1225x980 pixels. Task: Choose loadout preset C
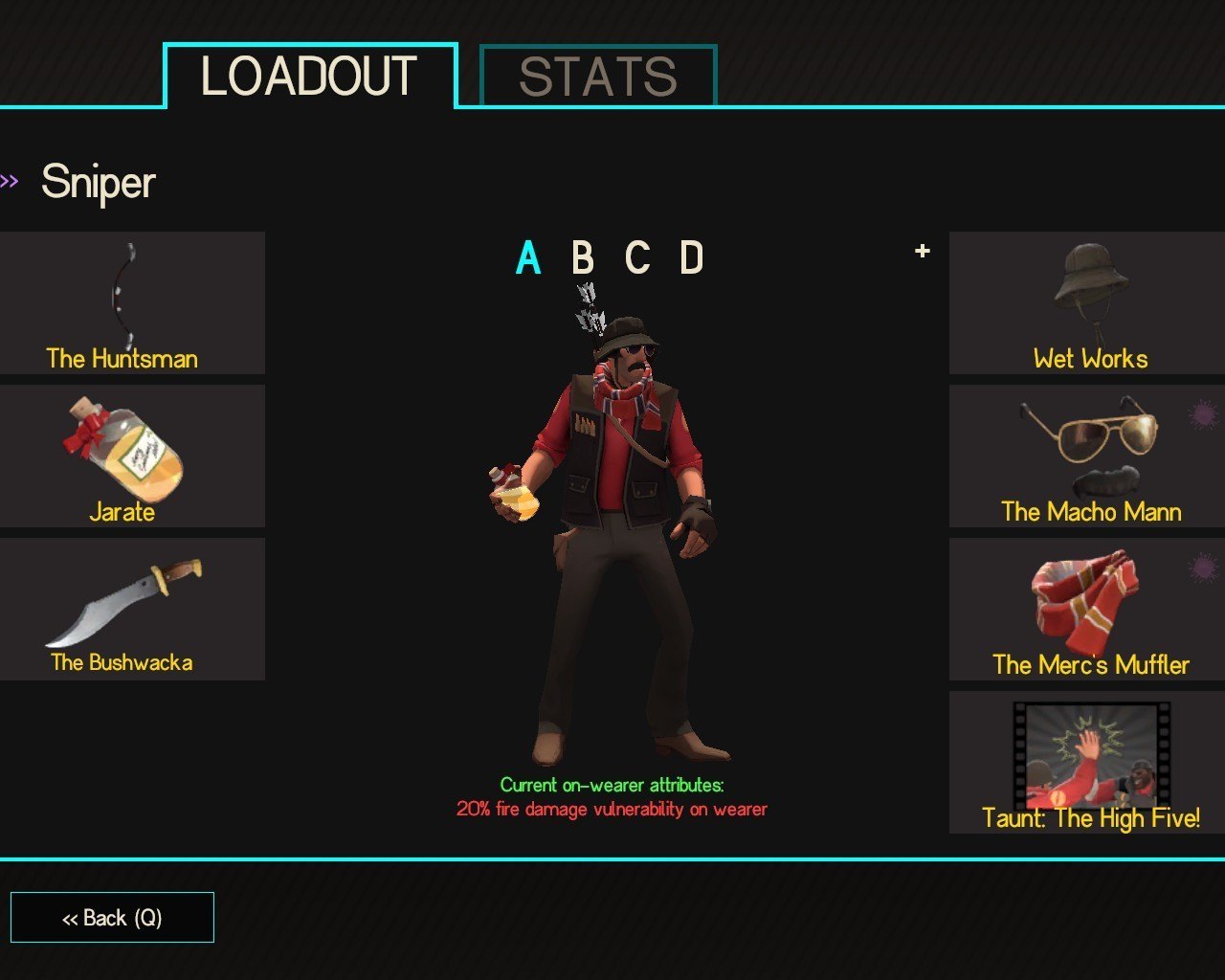pyautogui.click(x=637, y=258)
